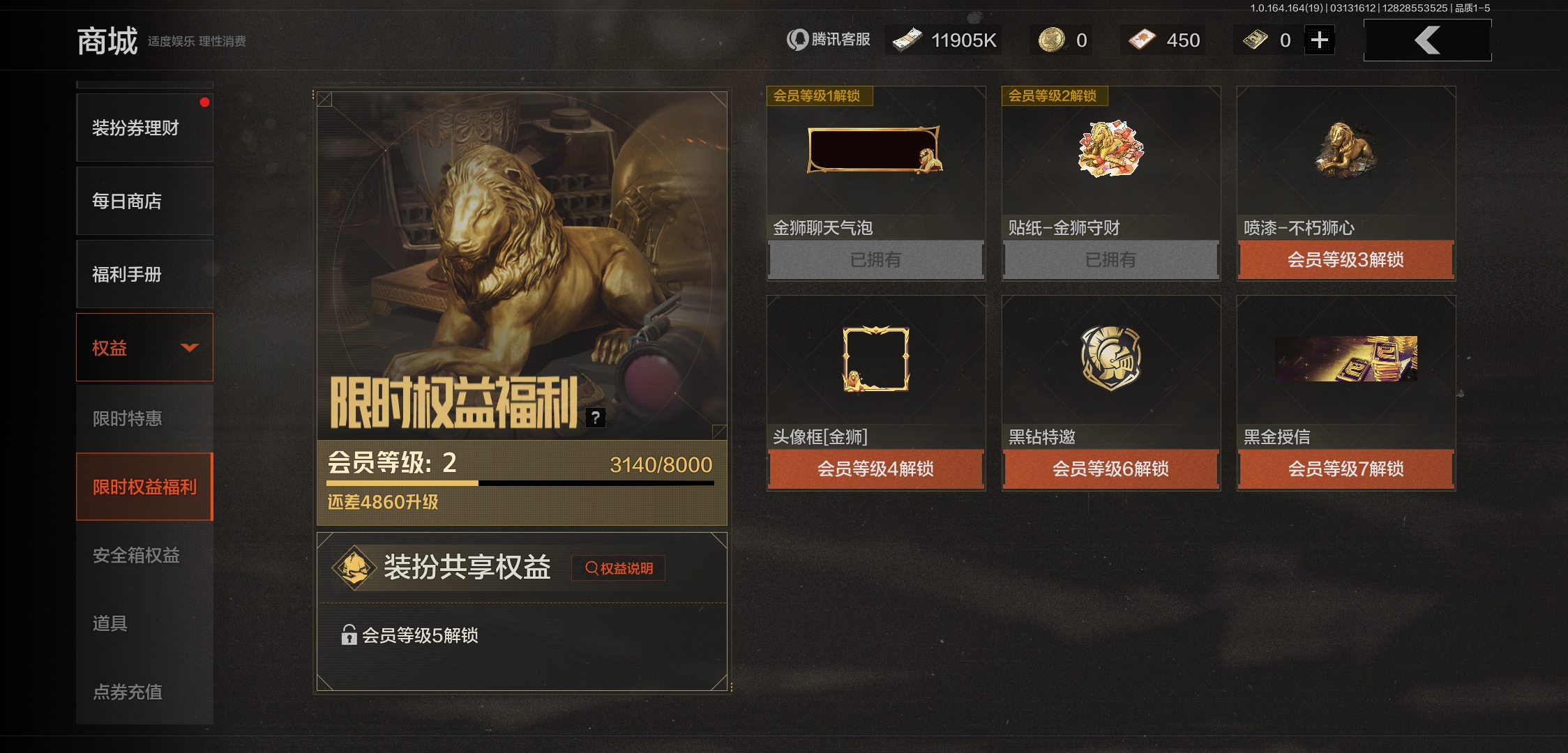
Task: Click the 已拥有 owned state on 金狮聊天气泡
Action: (875, 260)
